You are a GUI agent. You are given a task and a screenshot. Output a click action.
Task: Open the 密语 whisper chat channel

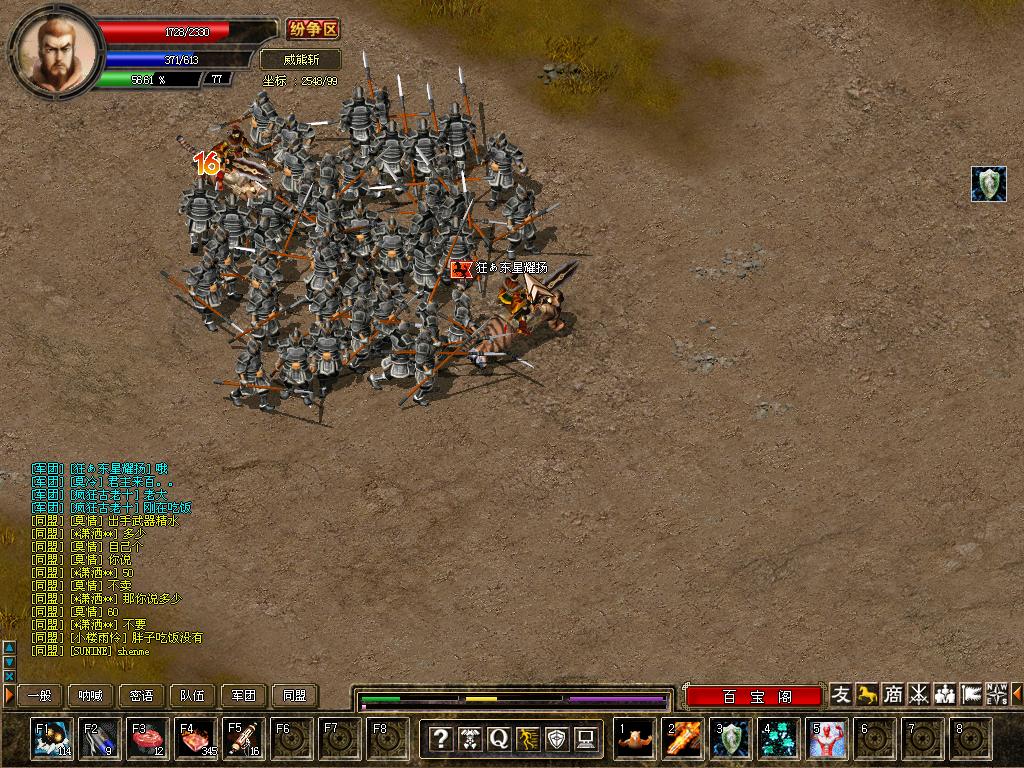pyautogui.click(x=142, y=695)
